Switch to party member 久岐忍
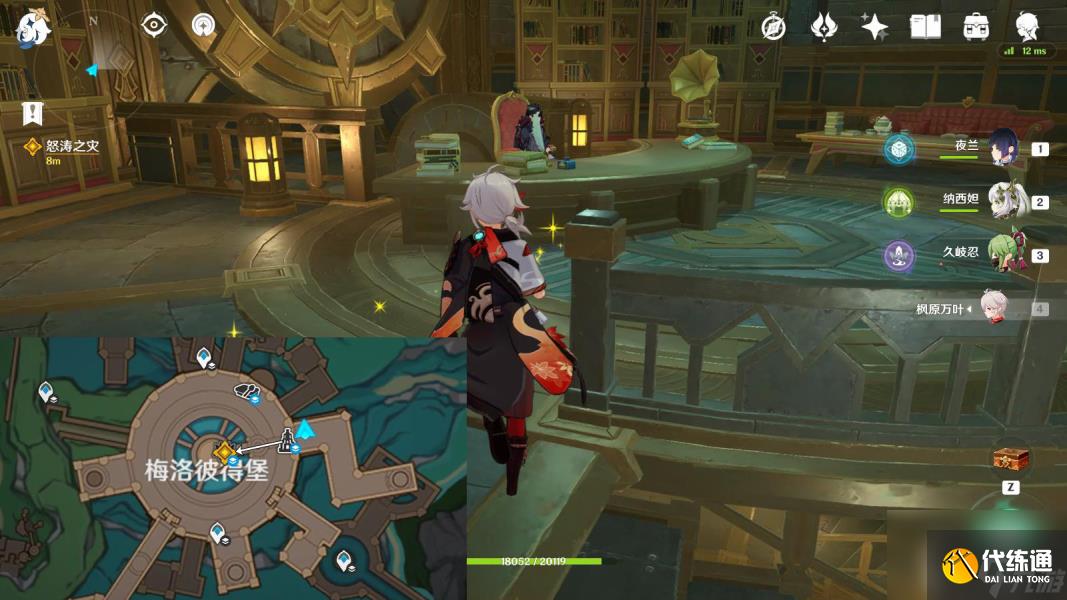1067x600 pixels. [1004, 254]
